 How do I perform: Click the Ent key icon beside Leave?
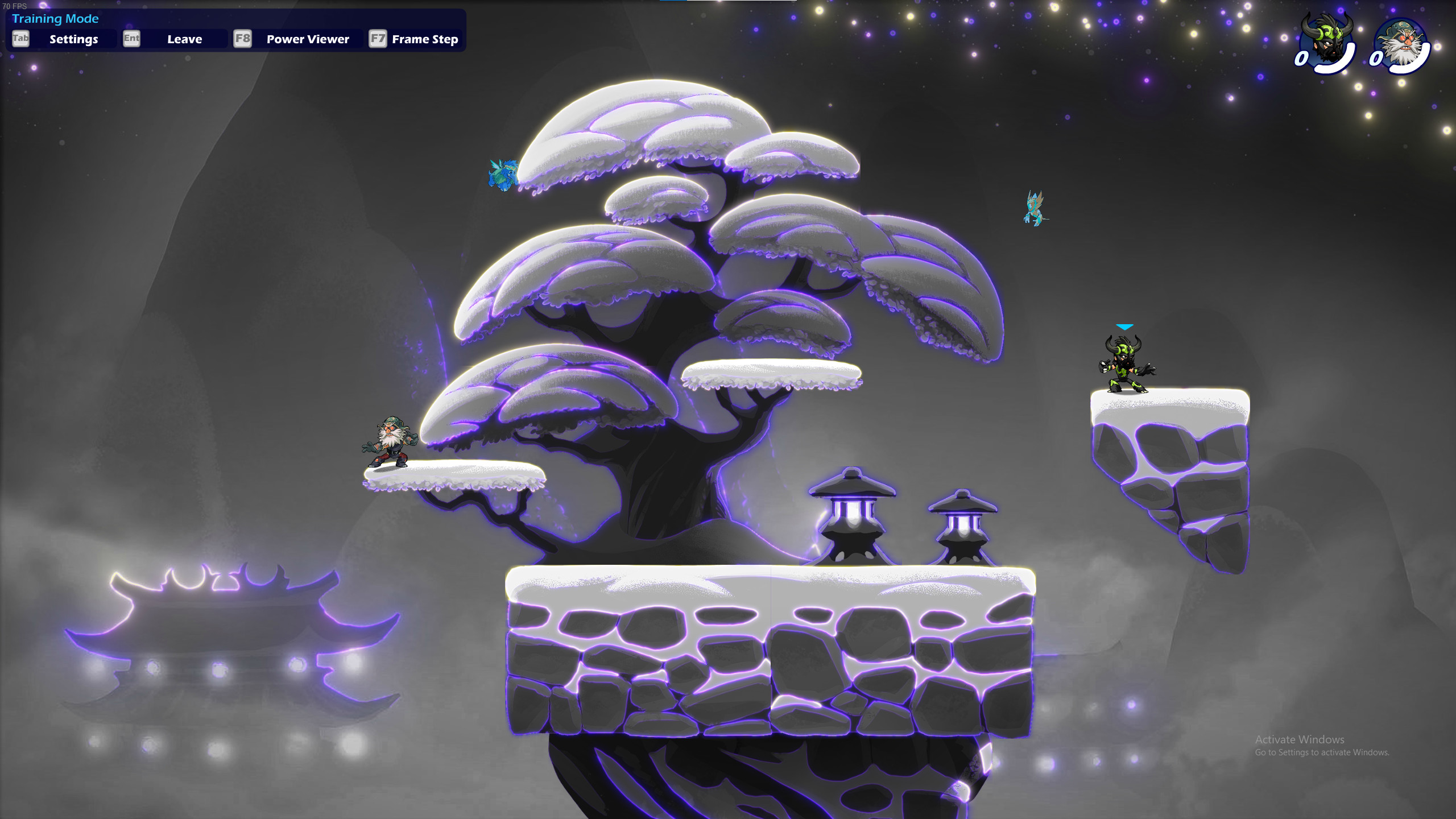click(x=131, y=39)
